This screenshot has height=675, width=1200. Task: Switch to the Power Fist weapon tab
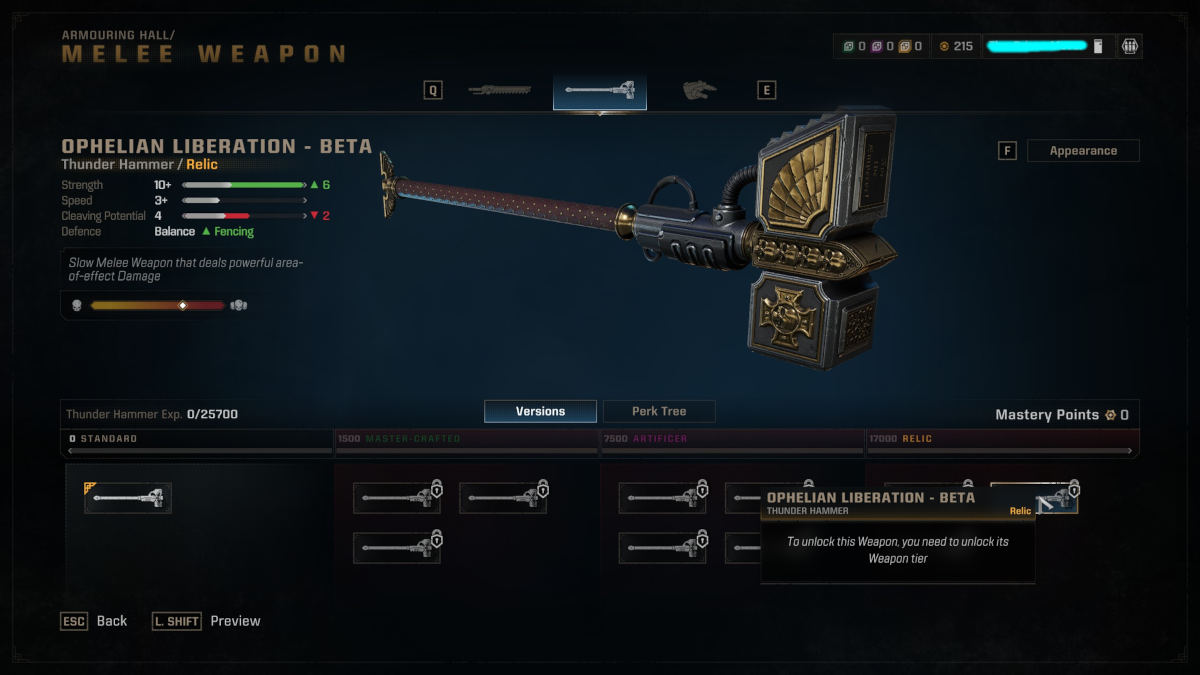click(x=700, y=91)
